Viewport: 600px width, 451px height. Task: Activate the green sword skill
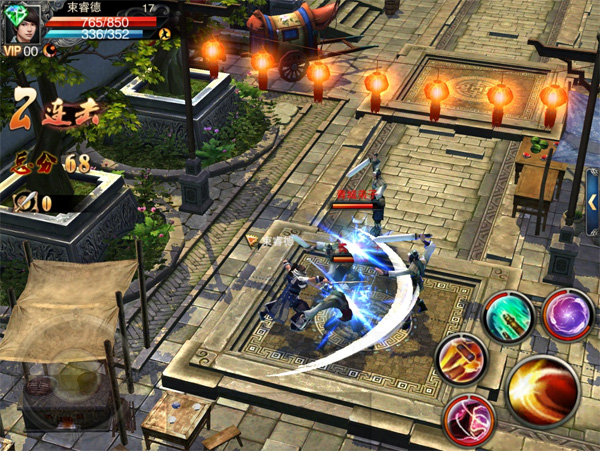[x=507, y=319]
